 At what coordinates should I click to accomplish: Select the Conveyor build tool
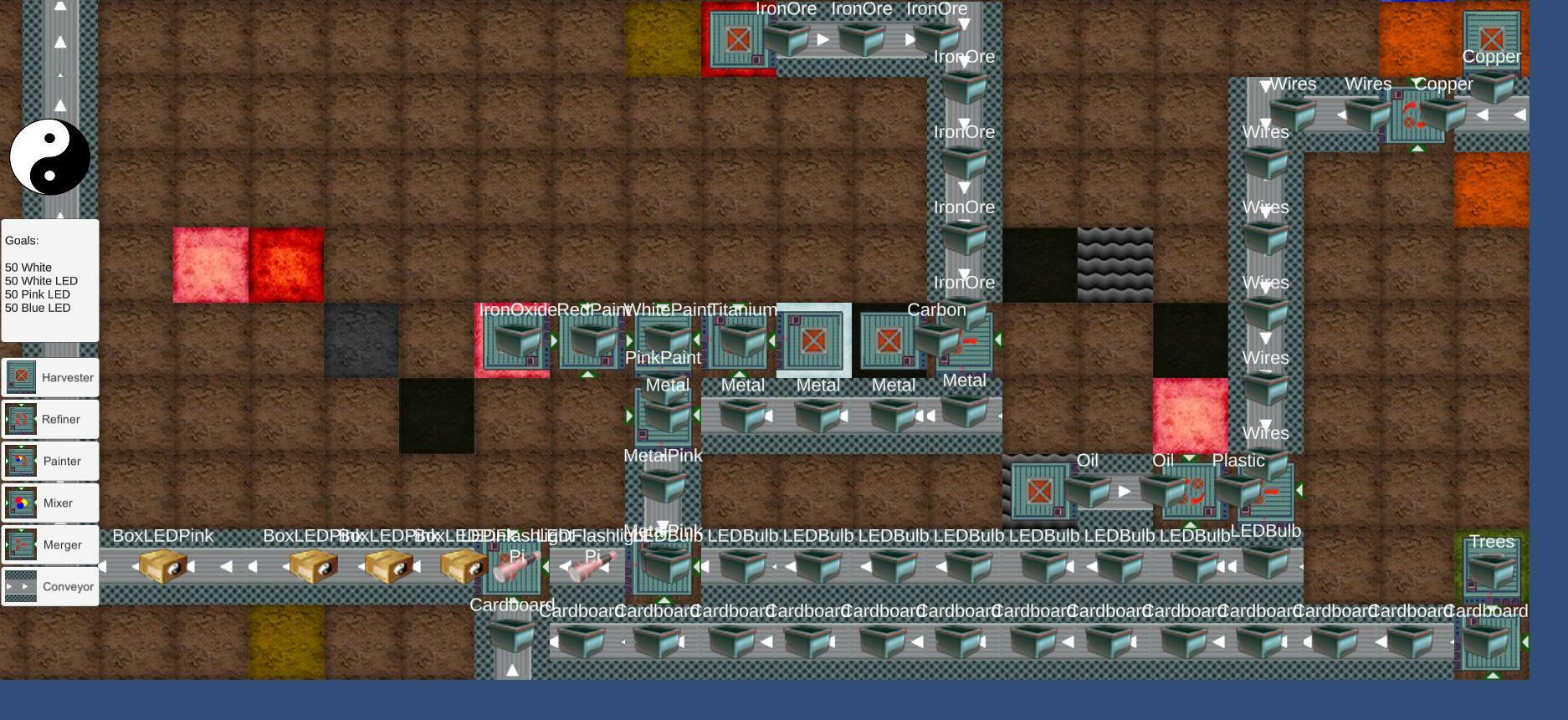[49, 586]
